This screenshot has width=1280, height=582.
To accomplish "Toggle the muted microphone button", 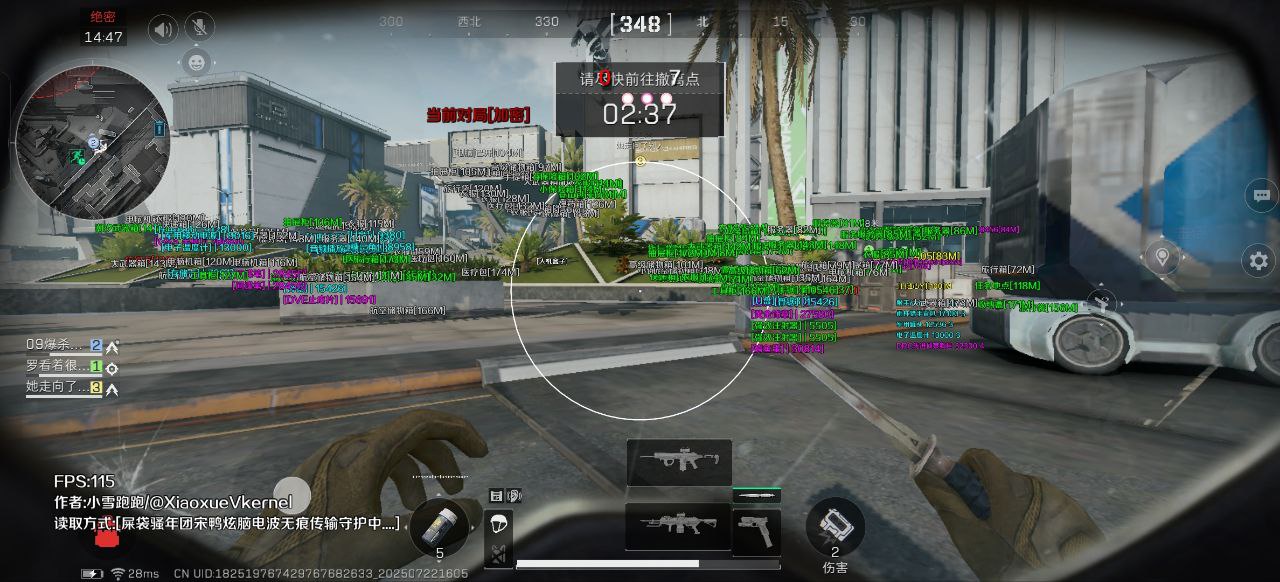I will [199, 30].
